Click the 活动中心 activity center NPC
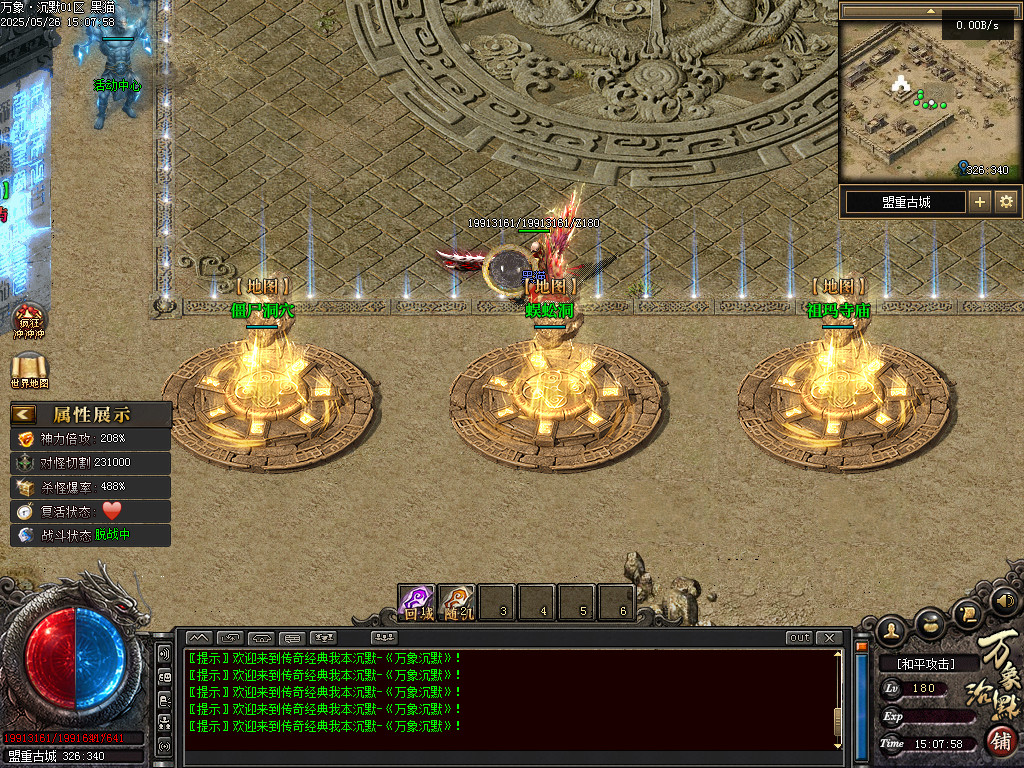This screenshot has height=768, width=1024. coord(117,70)
